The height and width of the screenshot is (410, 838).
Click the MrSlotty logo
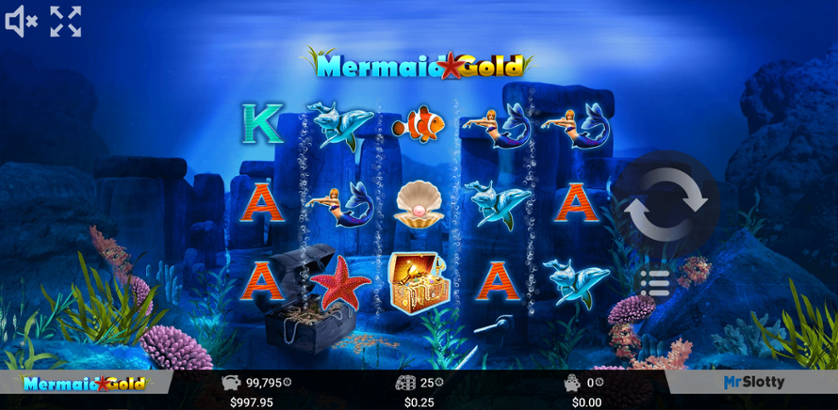pos(754,382)
